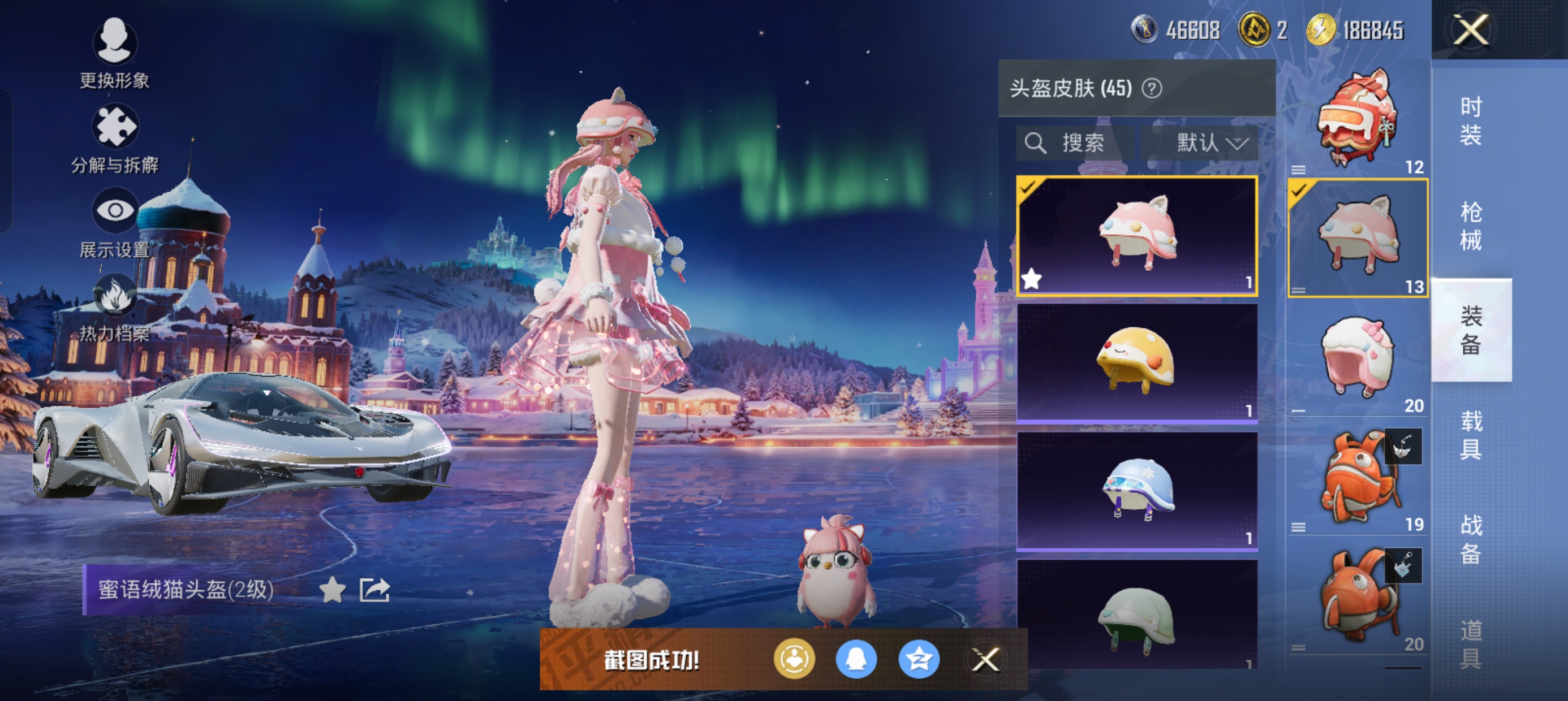The height and width of the screenshot is (701, 1568).
Task: Open the 更换形象 change appearance menu
Action: [114, 42]
